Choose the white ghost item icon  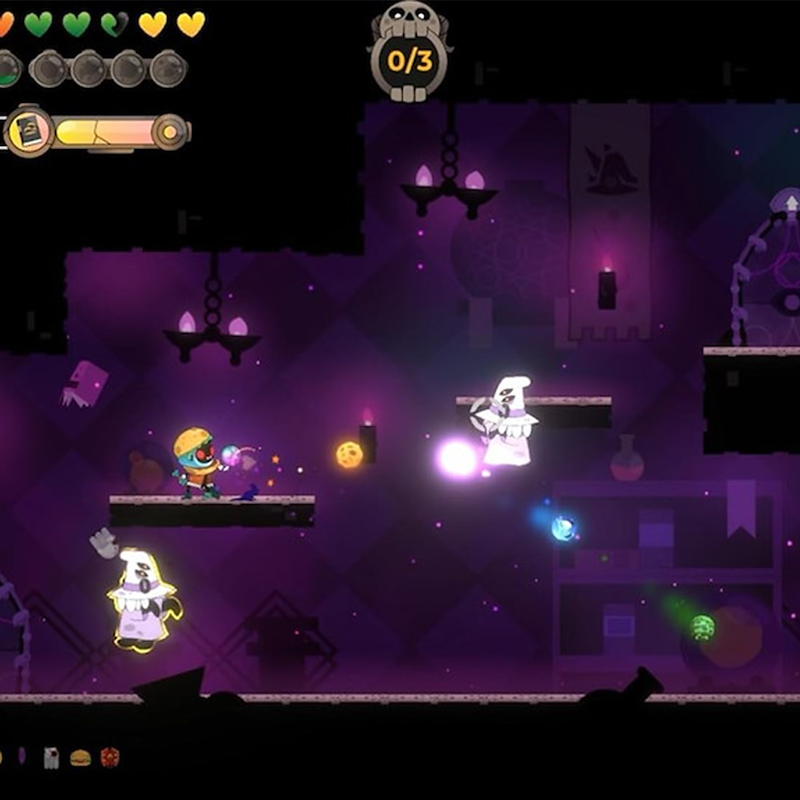[51, 758]
